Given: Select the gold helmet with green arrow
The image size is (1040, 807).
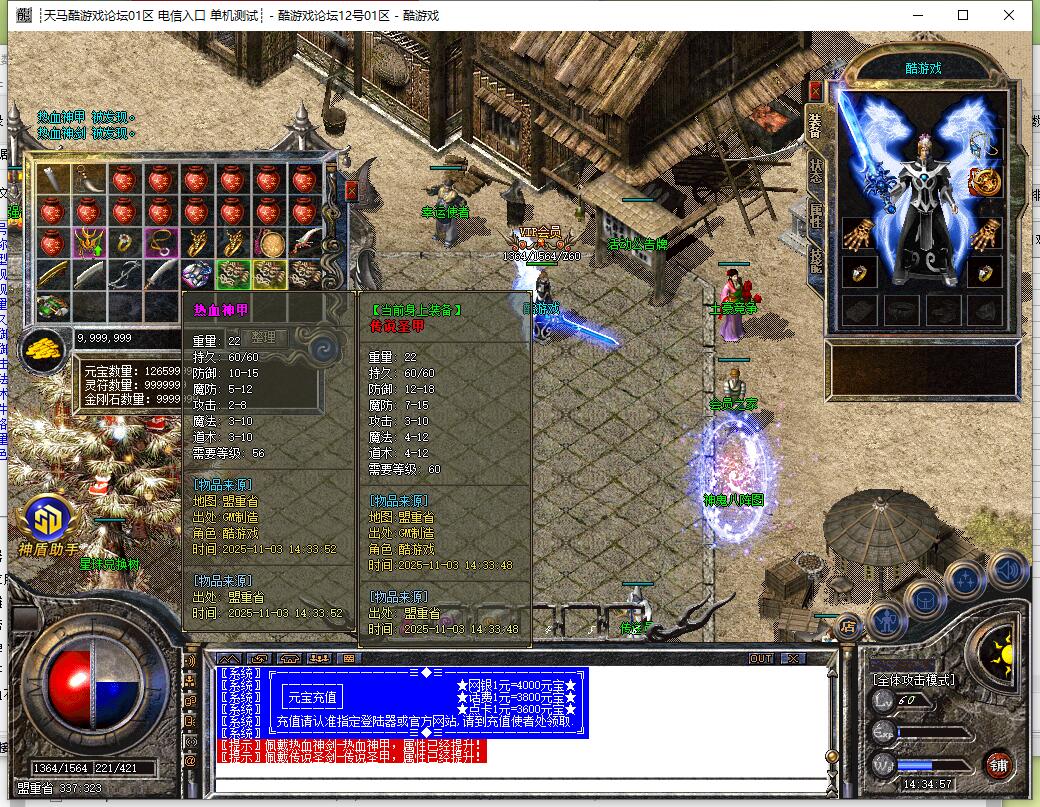Looking at the screenshot, I should (88, 241).
